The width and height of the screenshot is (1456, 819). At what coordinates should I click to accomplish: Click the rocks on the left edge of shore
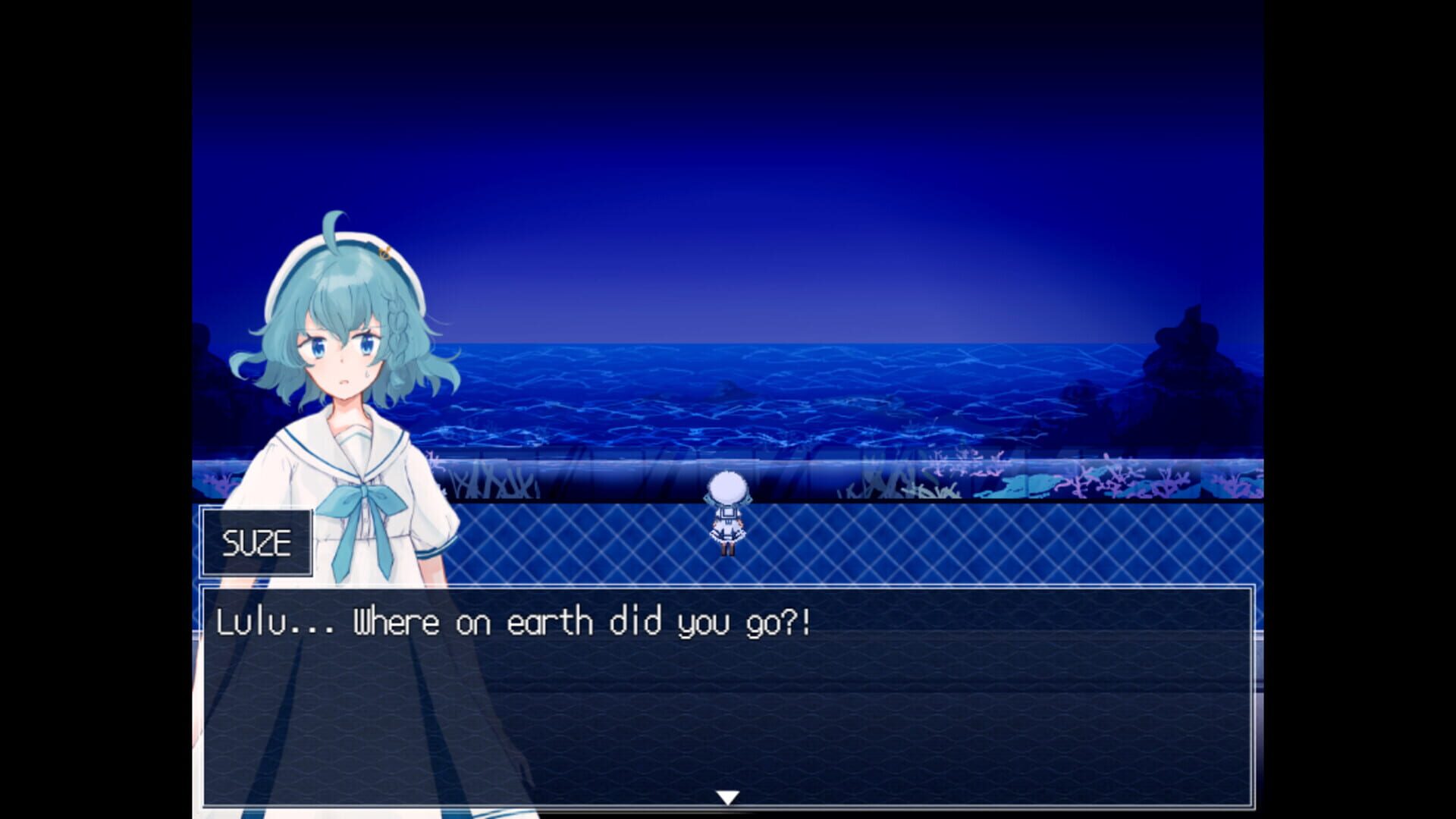tap(211, 356)
